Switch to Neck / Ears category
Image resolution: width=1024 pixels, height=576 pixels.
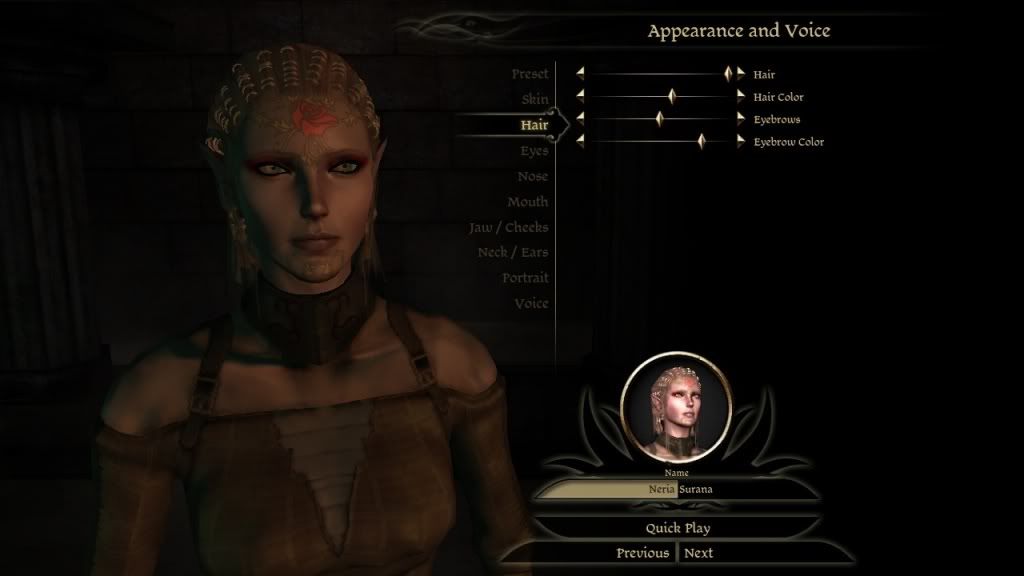click(513, 252)
